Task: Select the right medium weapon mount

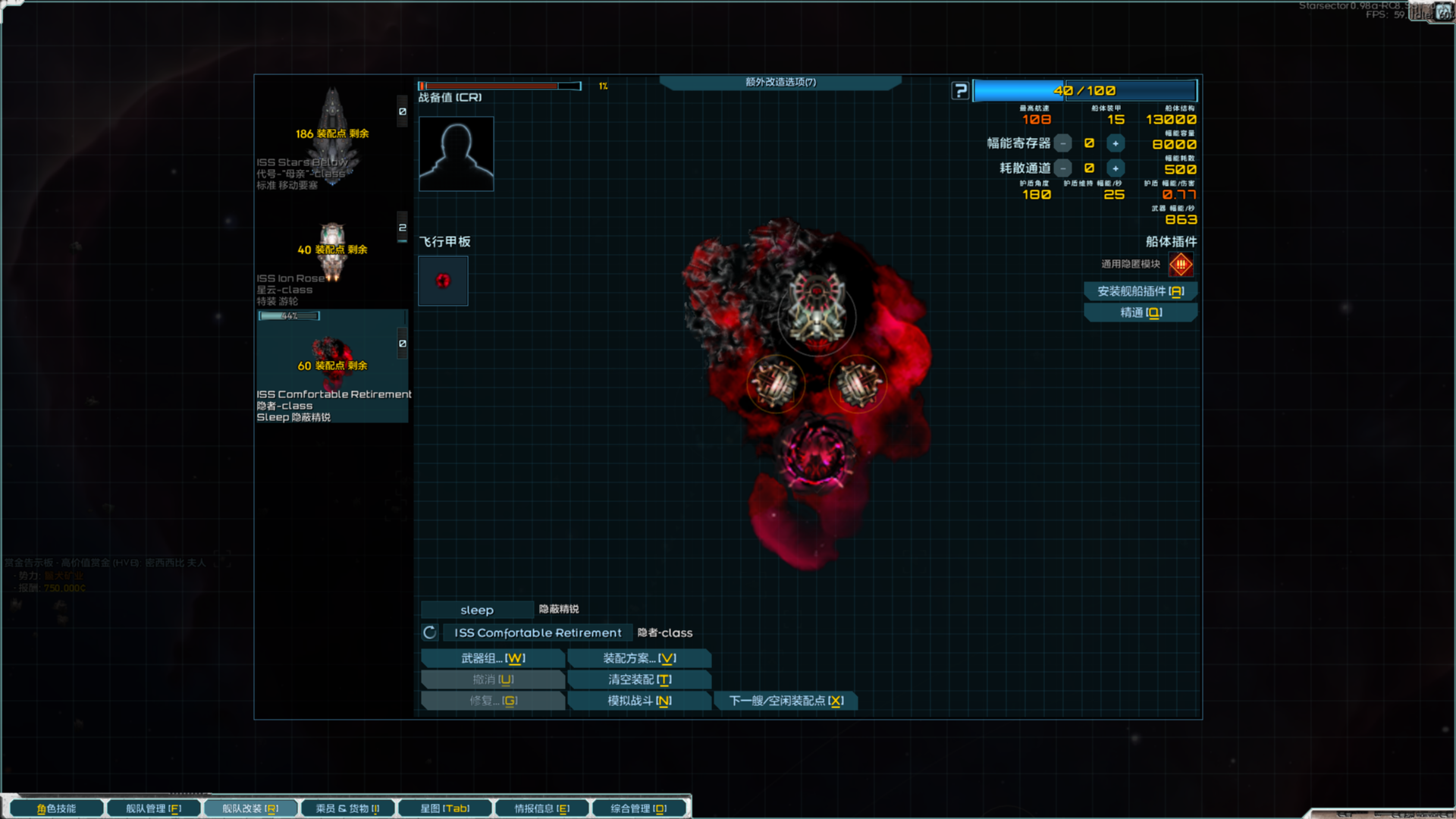Action: (x=857, y=384)
